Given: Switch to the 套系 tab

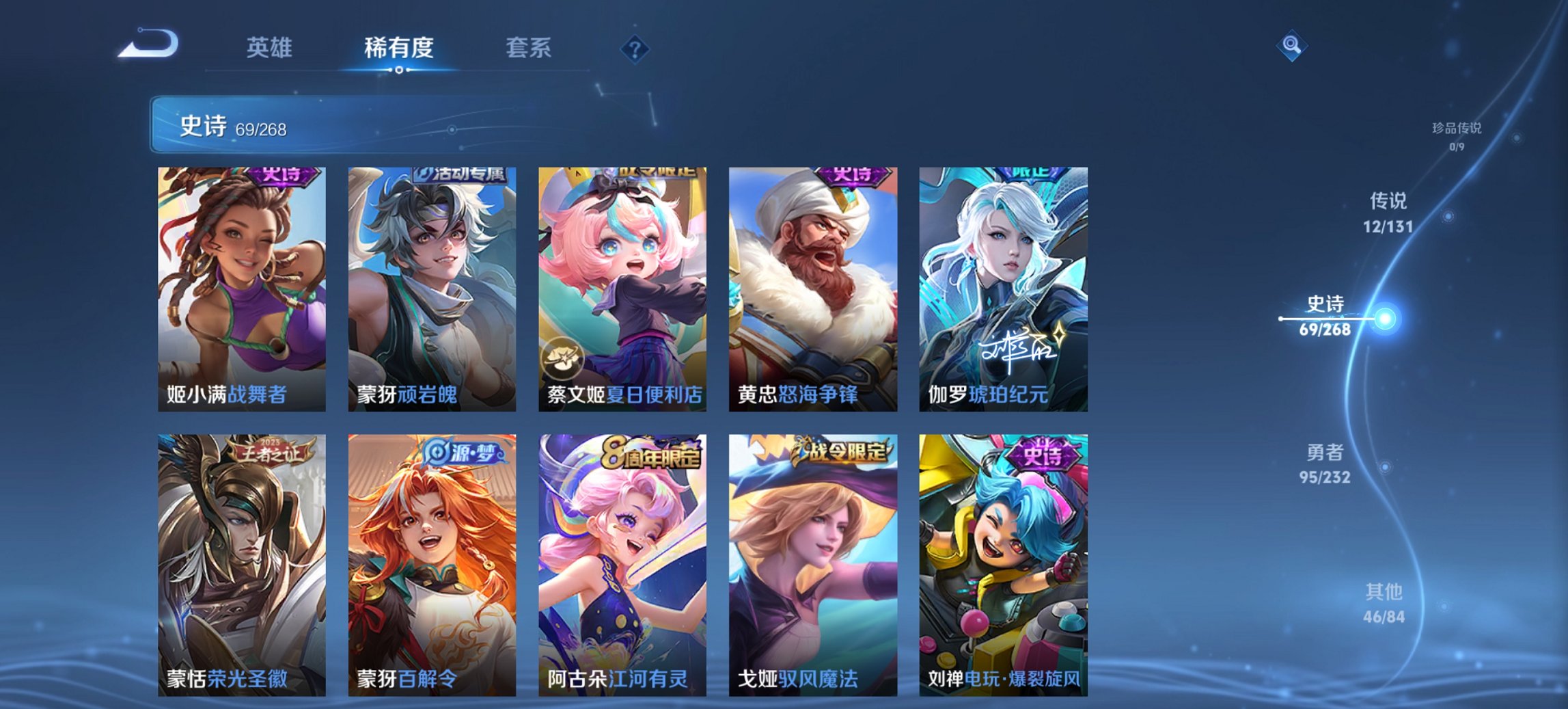Looking at the screenshot, I should pos(528,48).
